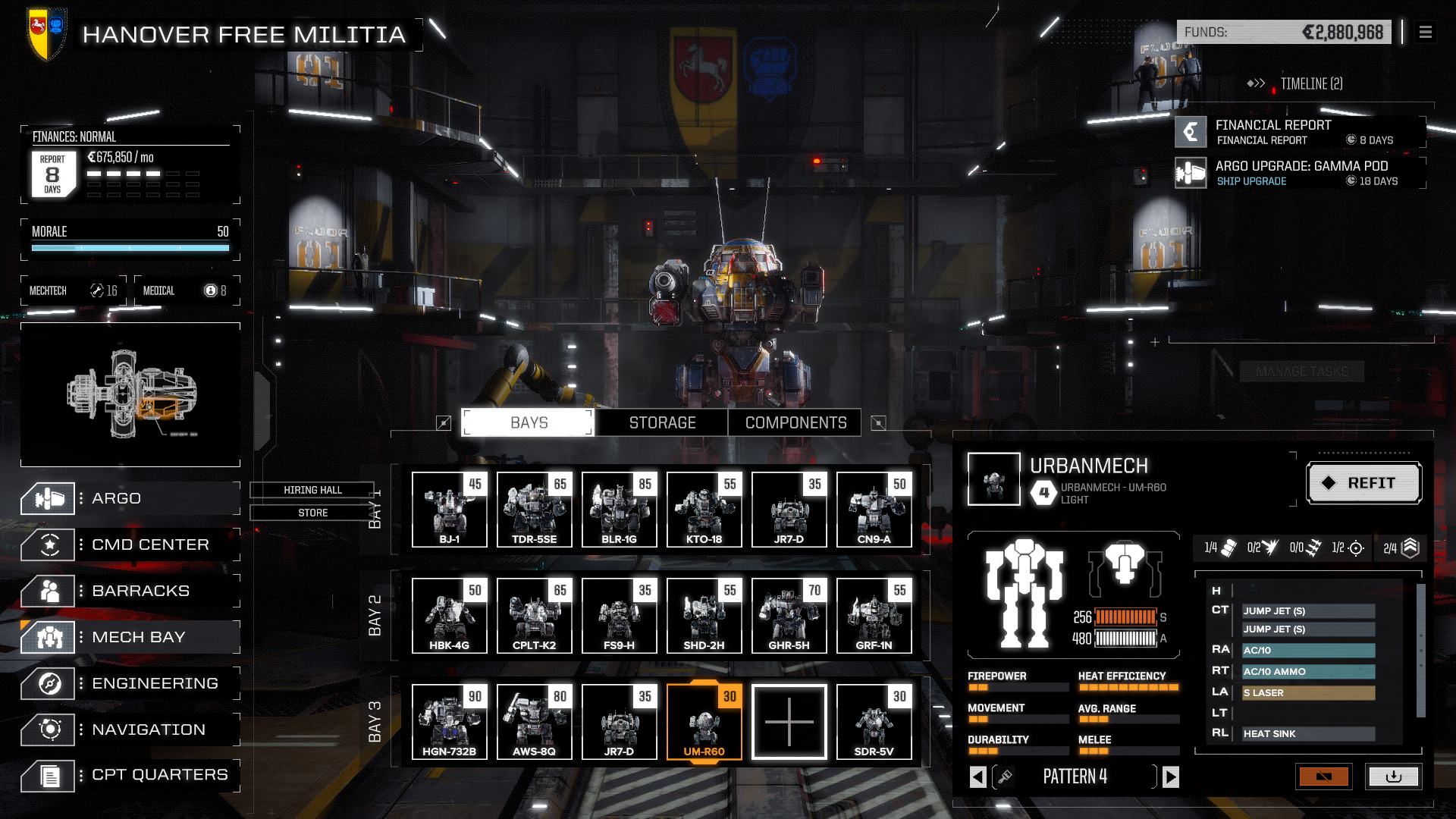Enter CPT Quarters
1456x819 pixels.
click(x=129, y=775)
